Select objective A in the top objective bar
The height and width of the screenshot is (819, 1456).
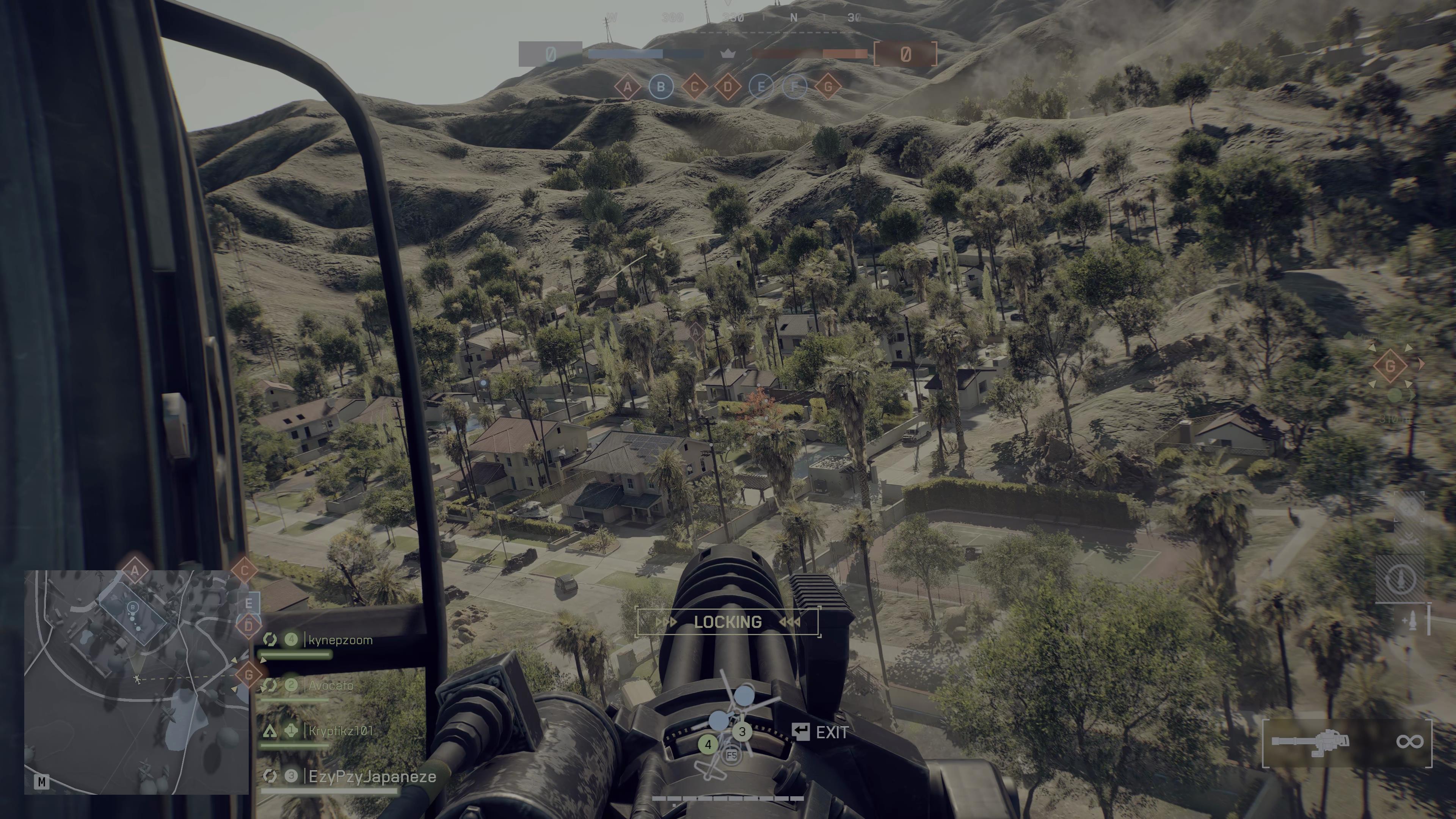coord(628,87)
